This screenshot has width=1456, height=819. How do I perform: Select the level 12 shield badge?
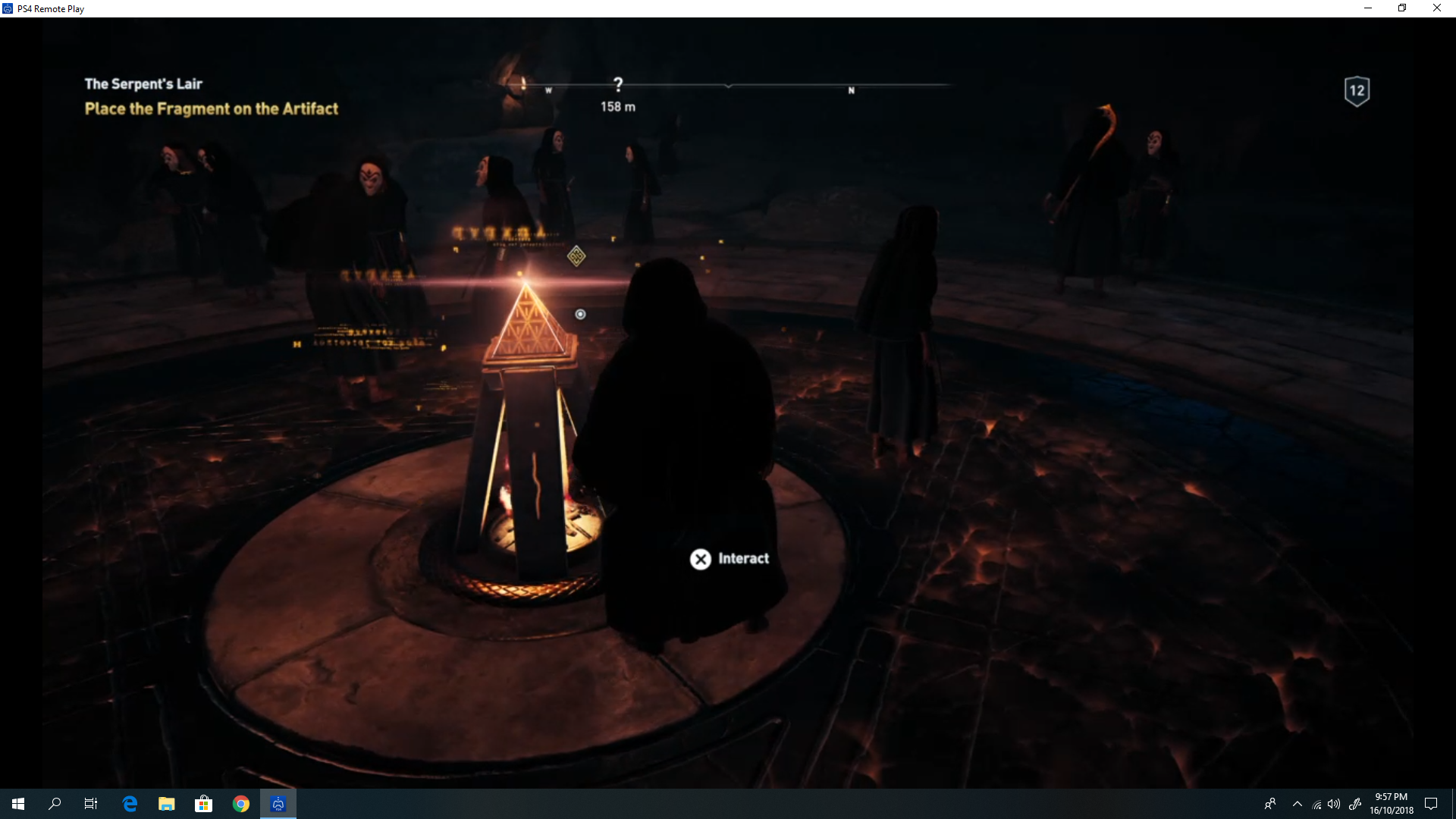[1357, 91]
